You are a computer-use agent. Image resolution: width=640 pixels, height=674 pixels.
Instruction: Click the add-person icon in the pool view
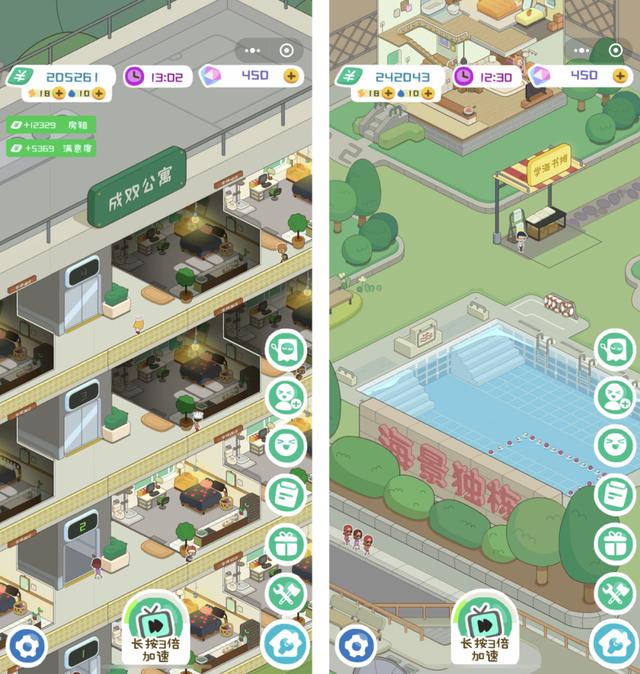pyautogui.click(x=614, y=398)
